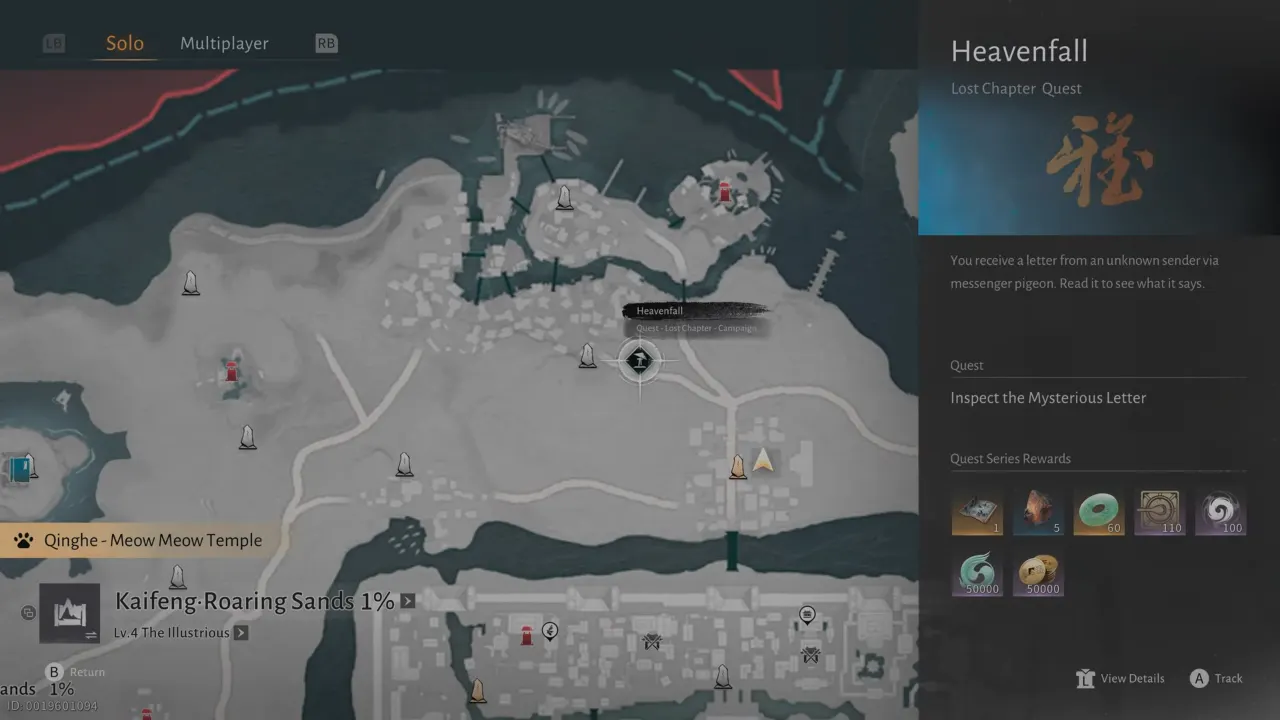1280x720 pixels.
Task: Switch to the Solo tab
Action: pos(125,43)
